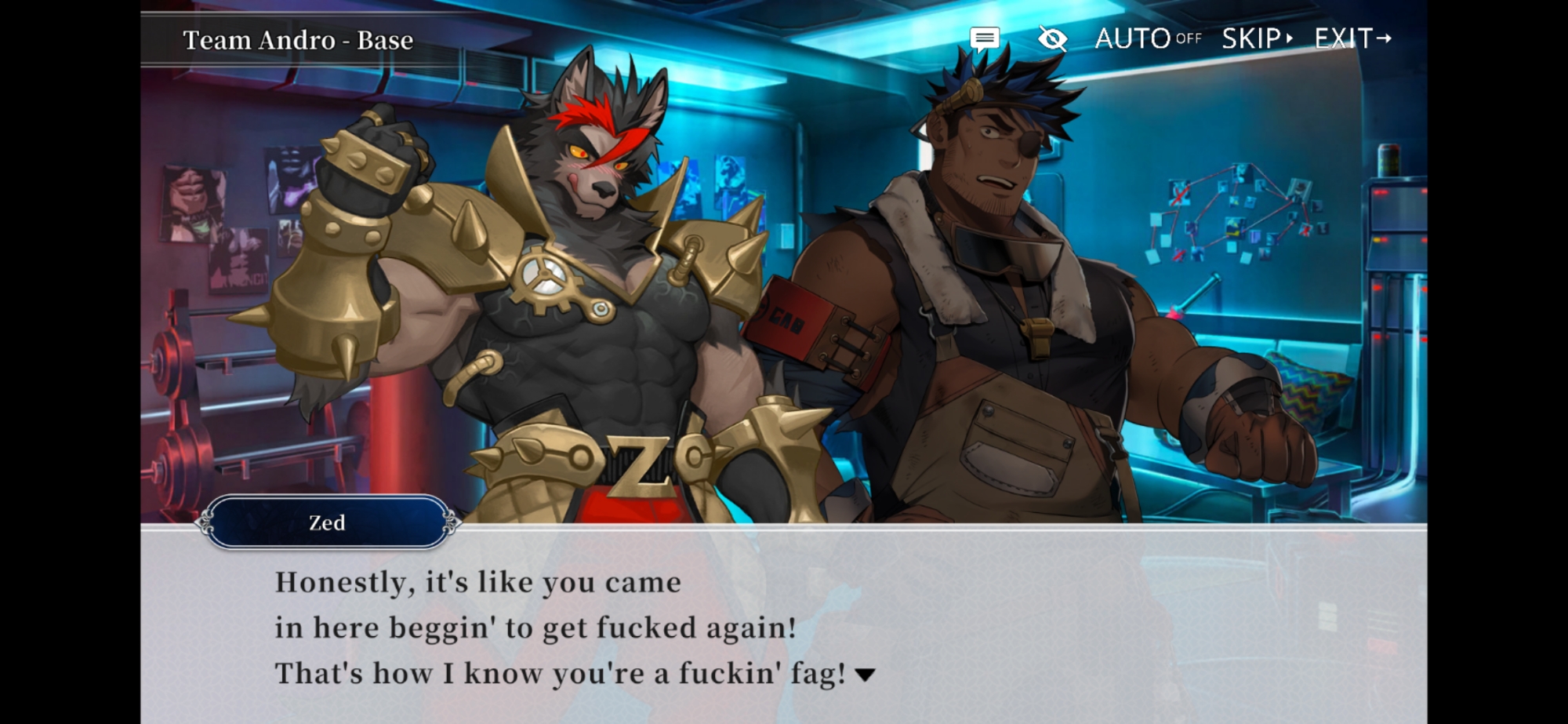Image resolution: width=1568 pixels, height=724 pixels.
Task: Advance dialogue with the down arrow indicator
Action: pyautogui.click(x=865, y=675)
